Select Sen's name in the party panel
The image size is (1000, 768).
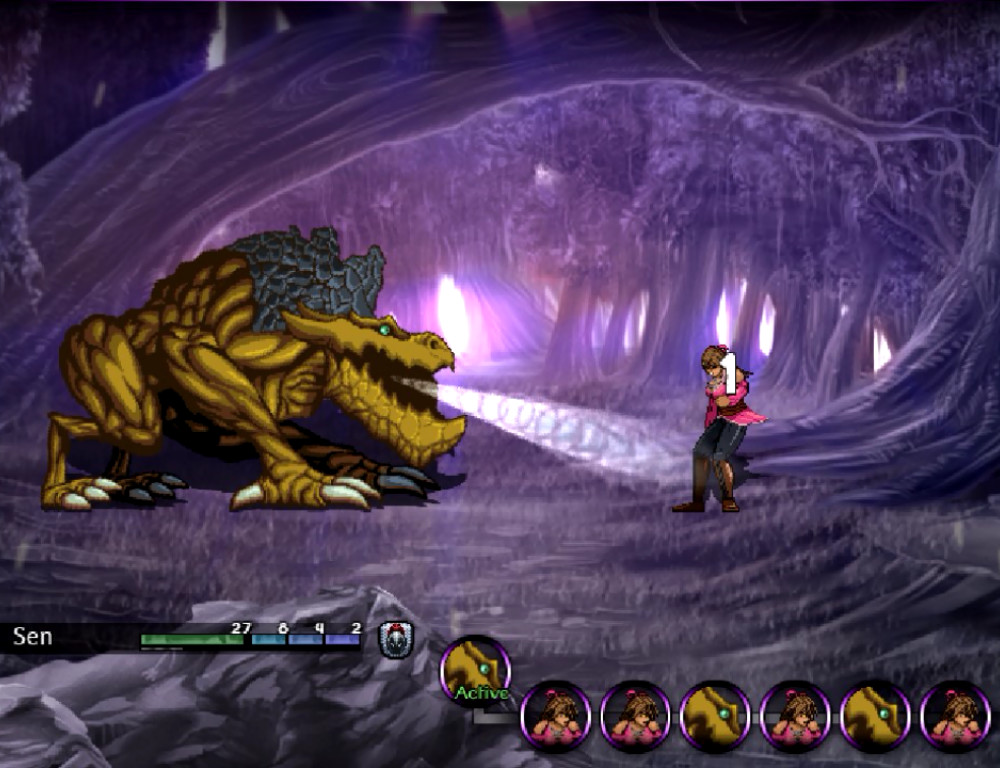point(33,637)
